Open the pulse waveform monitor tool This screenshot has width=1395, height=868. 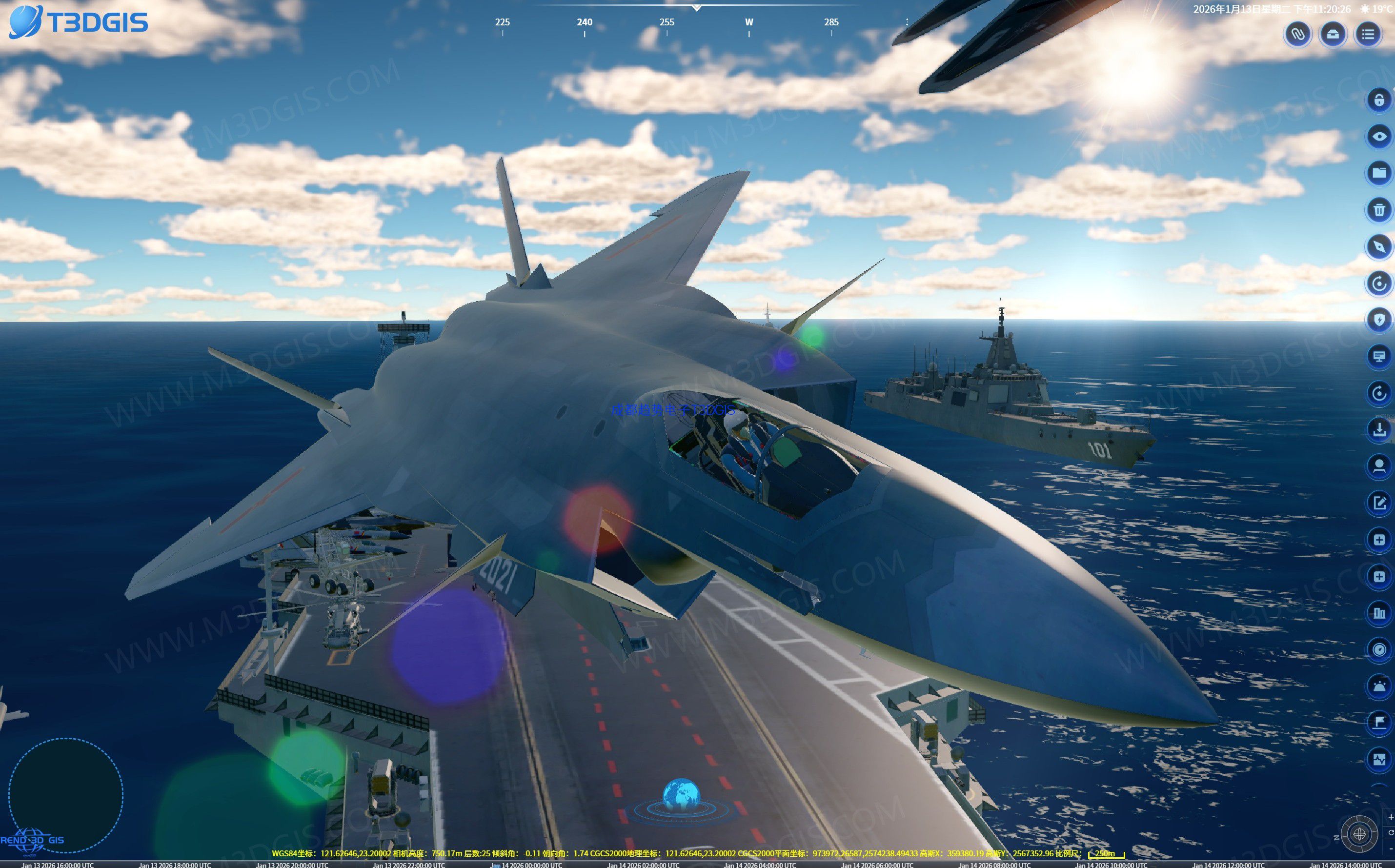pos(1379,760)
